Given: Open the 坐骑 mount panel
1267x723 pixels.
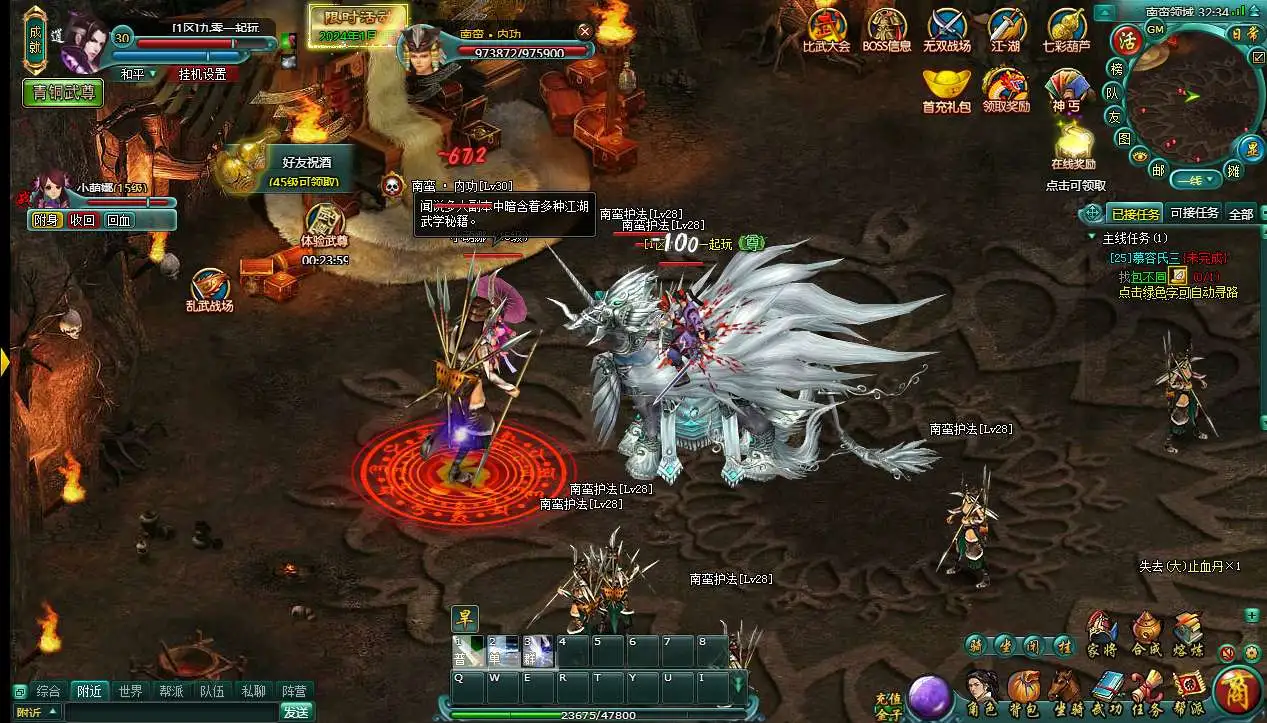Looking at the screenshot, I should tap(1065, 690).
